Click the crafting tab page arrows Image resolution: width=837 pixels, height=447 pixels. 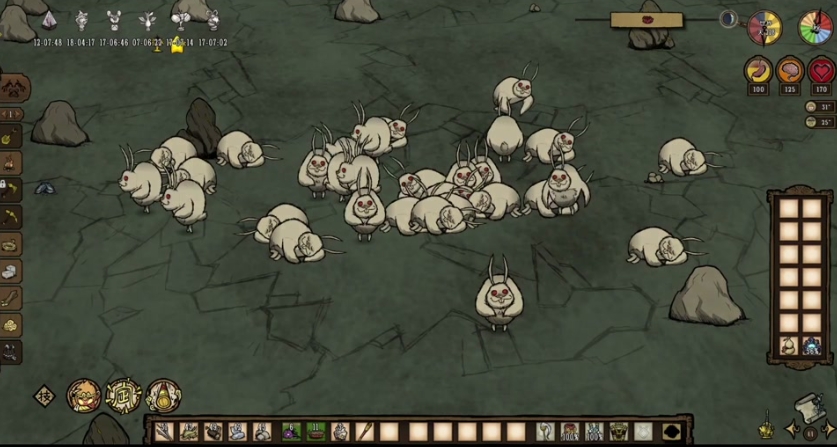pyautogui.click(x=12, y=114)
